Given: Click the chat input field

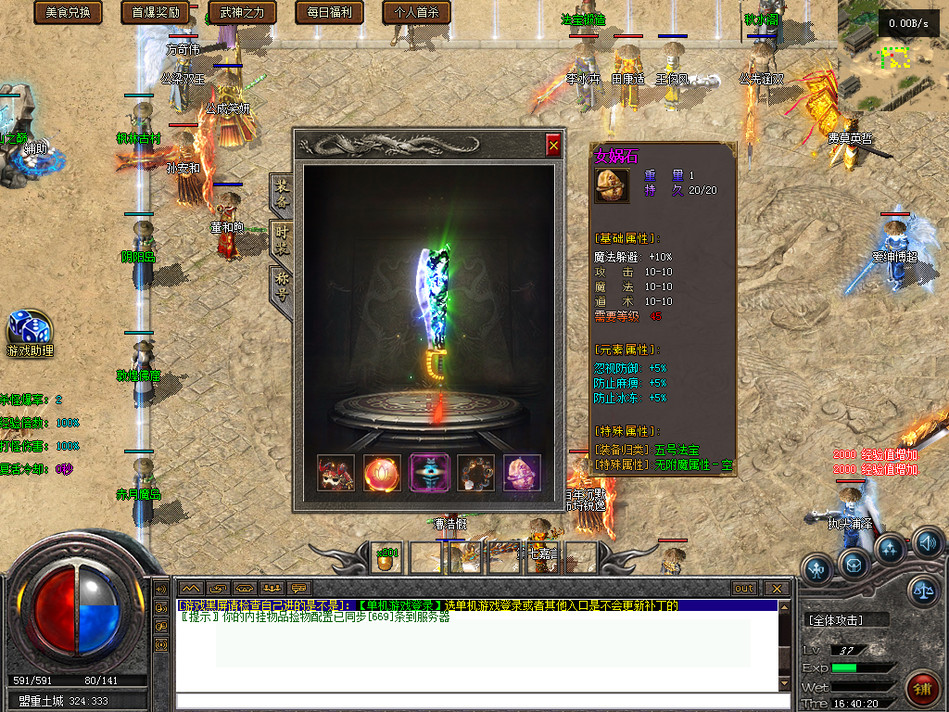Looking at the screenshot, I should 475,699.
